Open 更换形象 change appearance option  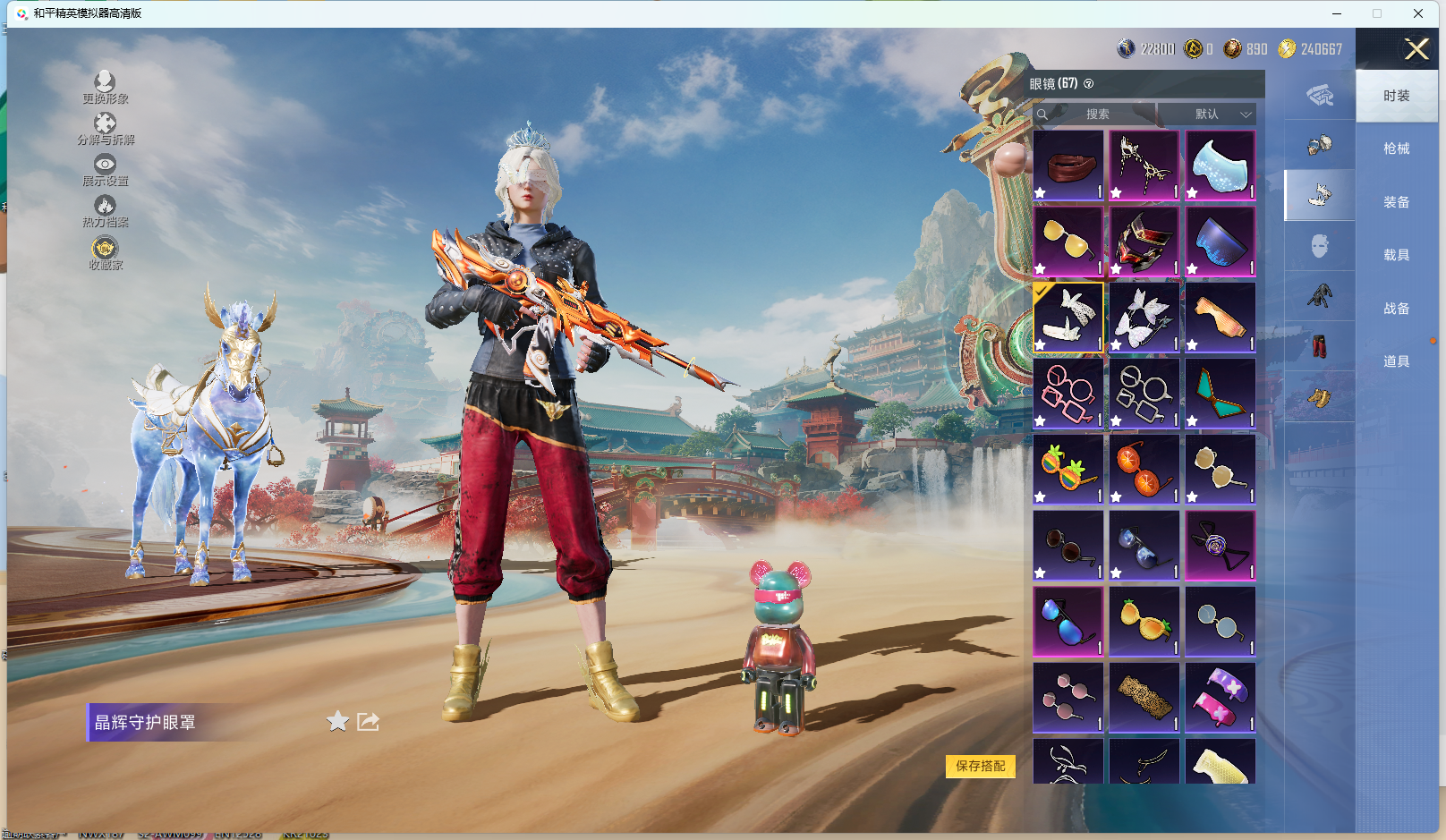click(x=105, y=87)
